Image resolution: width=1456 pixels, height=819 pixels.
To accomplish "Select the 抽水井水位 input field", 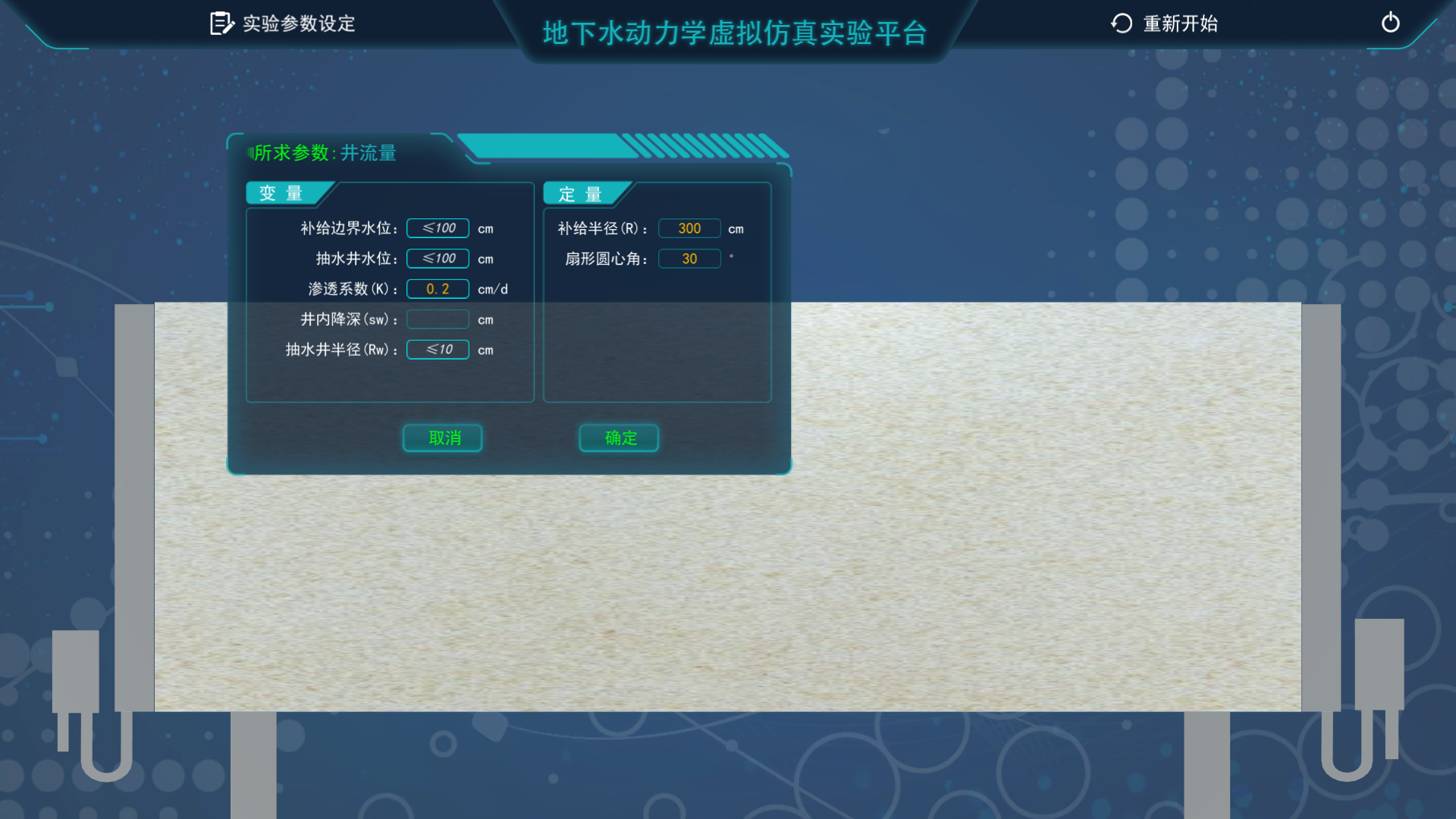I will coord(438,258).
